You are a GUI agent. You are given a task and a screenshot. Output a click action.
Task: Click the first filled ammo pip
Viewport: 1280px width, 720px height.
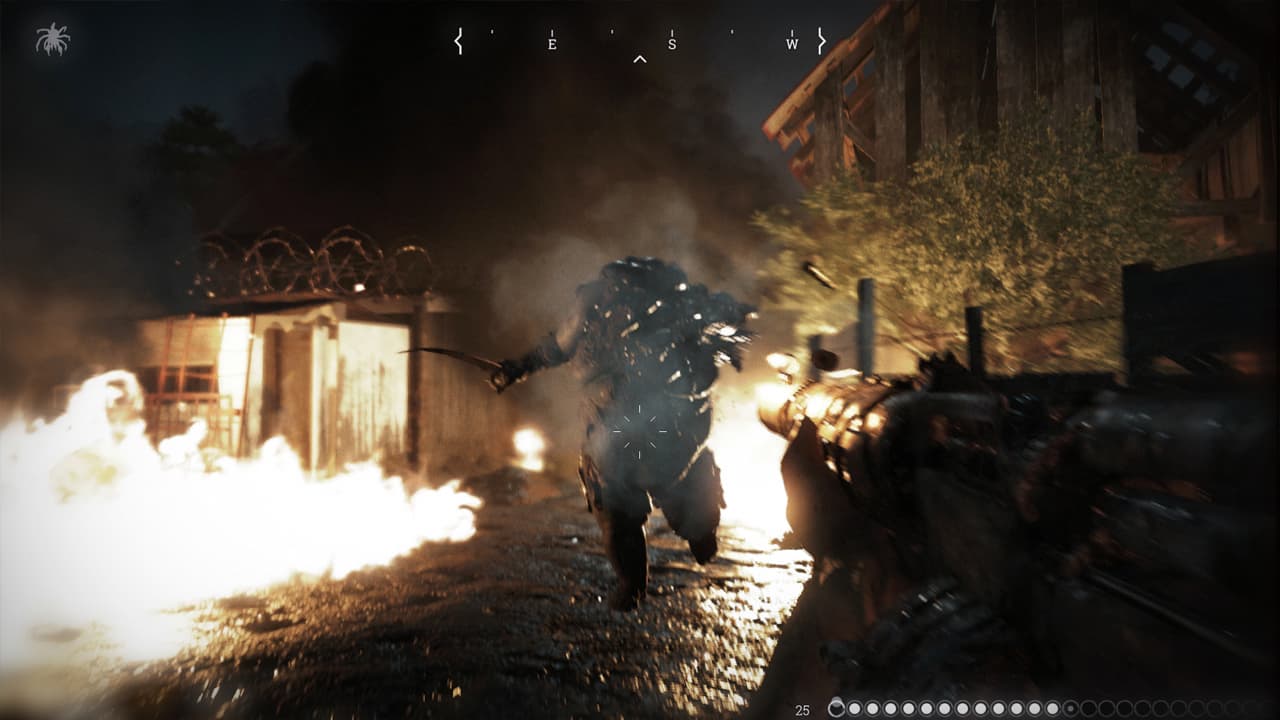pyautogui.click(x=855, y=706)
